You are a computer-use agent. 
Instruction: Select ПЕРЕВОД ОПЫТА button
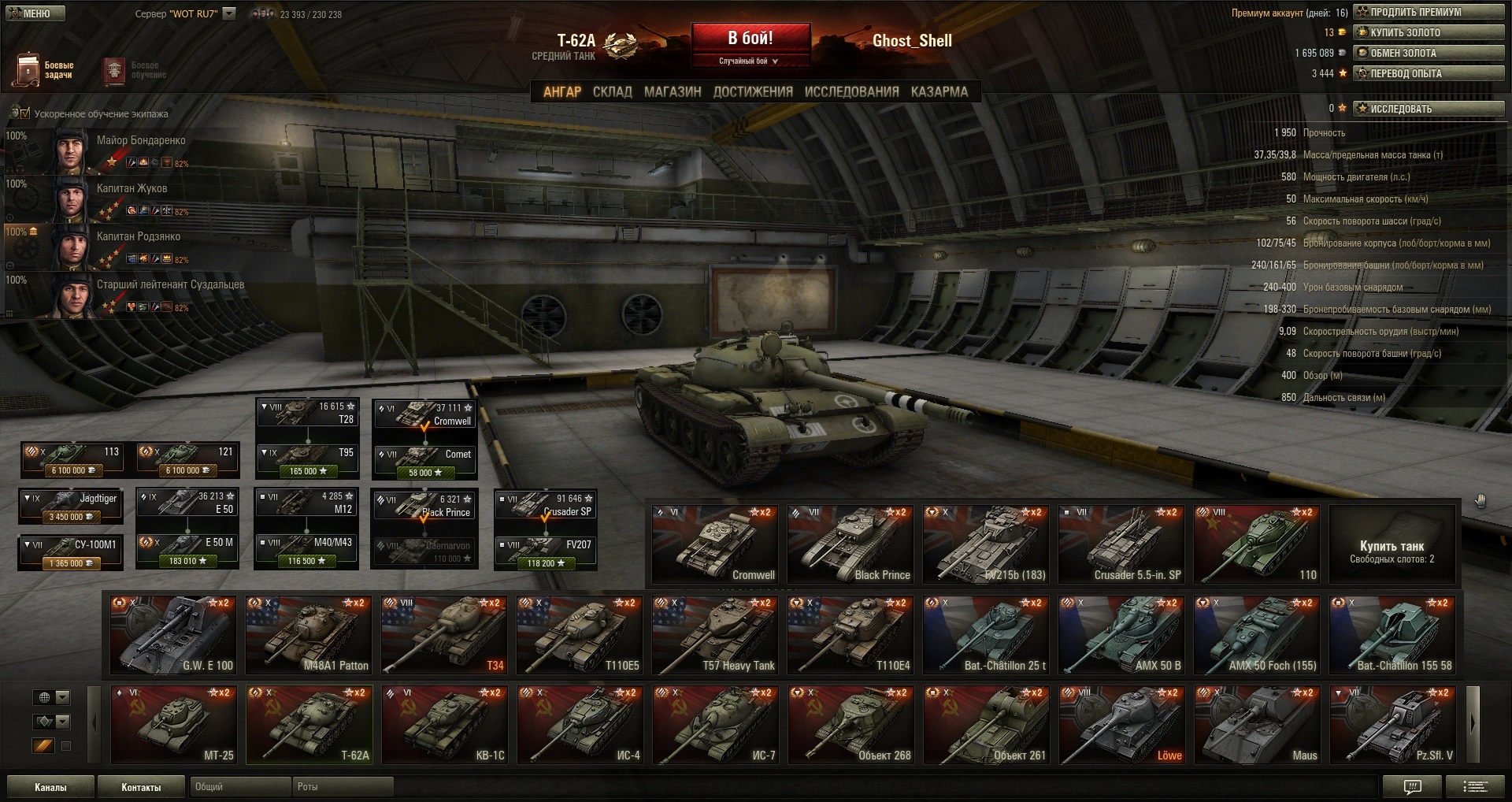point(1429,74)
